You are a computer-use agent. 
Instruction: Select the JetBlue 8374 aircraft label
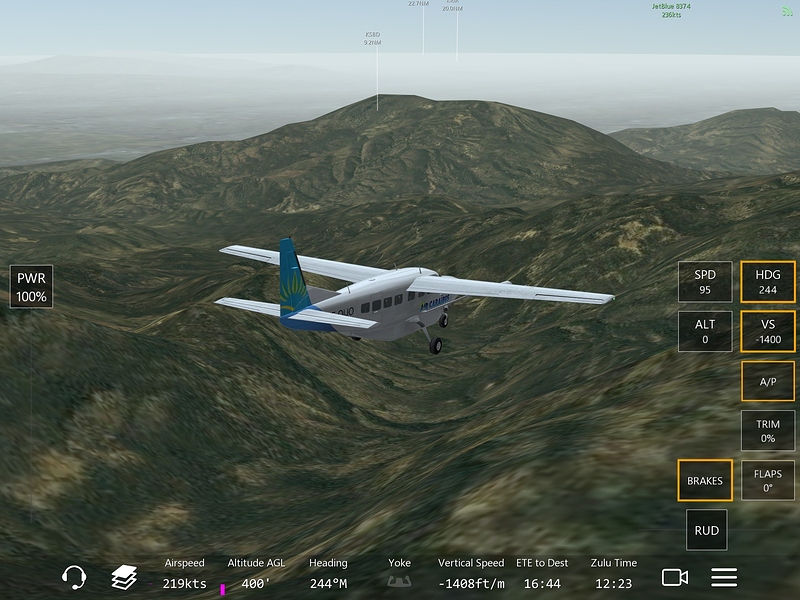[x=672, y=10]
